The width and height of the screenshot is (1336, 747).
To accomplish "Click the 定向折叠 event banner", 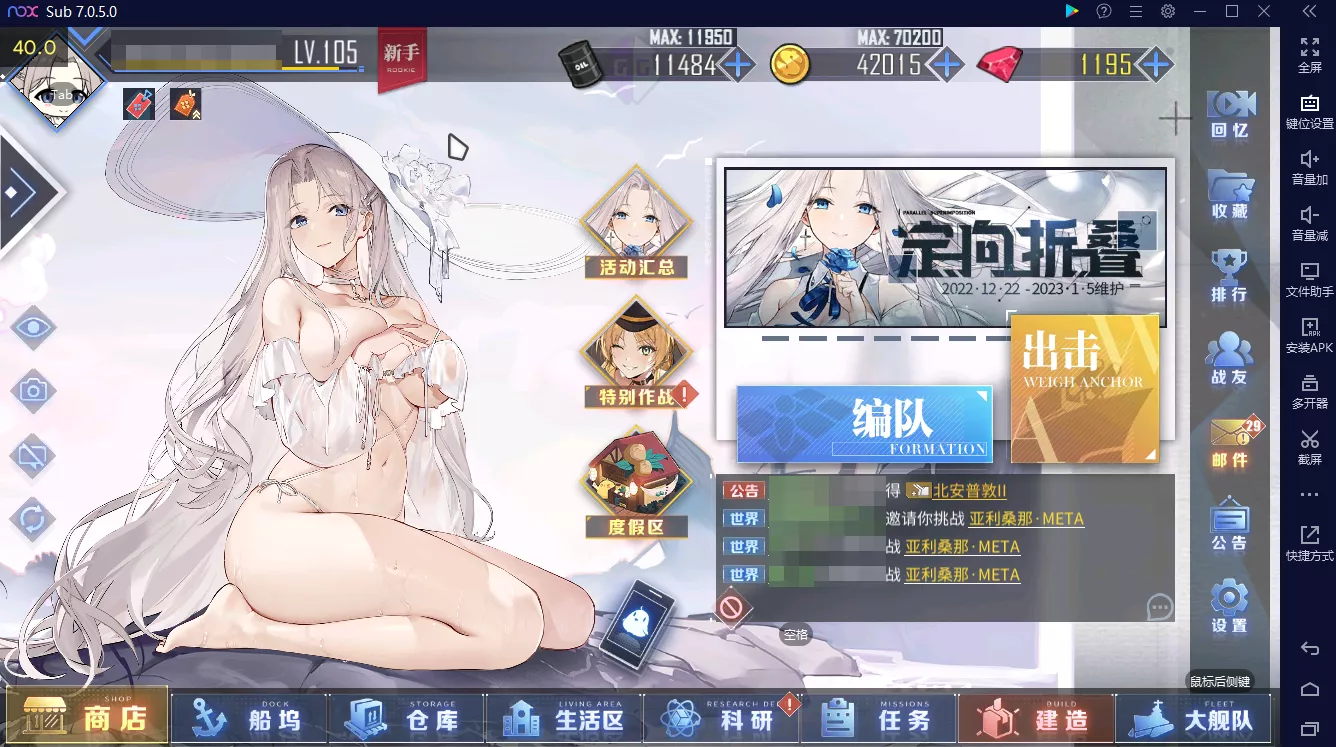I will tap(945, 246).
